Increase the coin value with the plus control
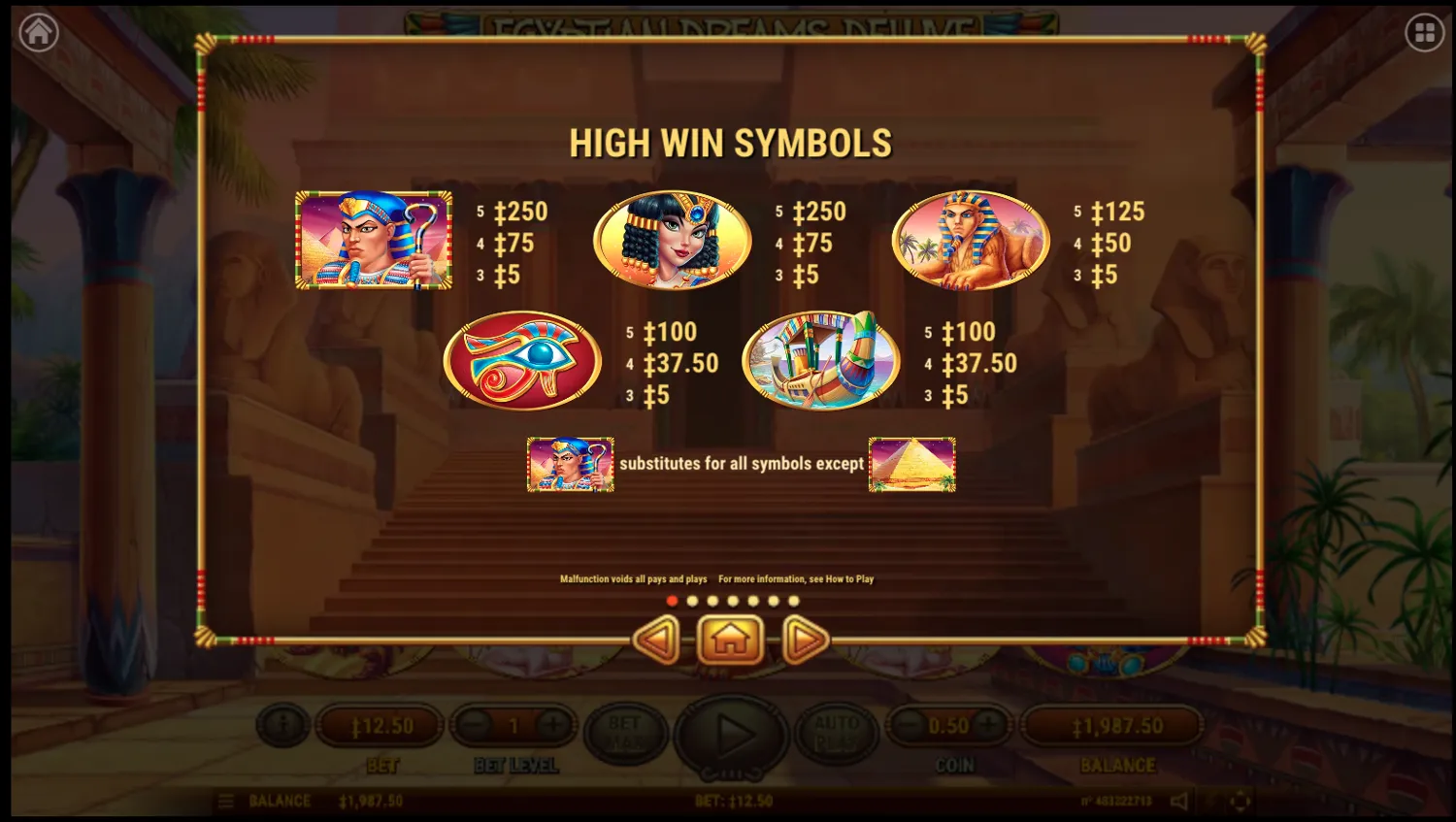Viewport: 1456px width, 822px height. point(989,725)
